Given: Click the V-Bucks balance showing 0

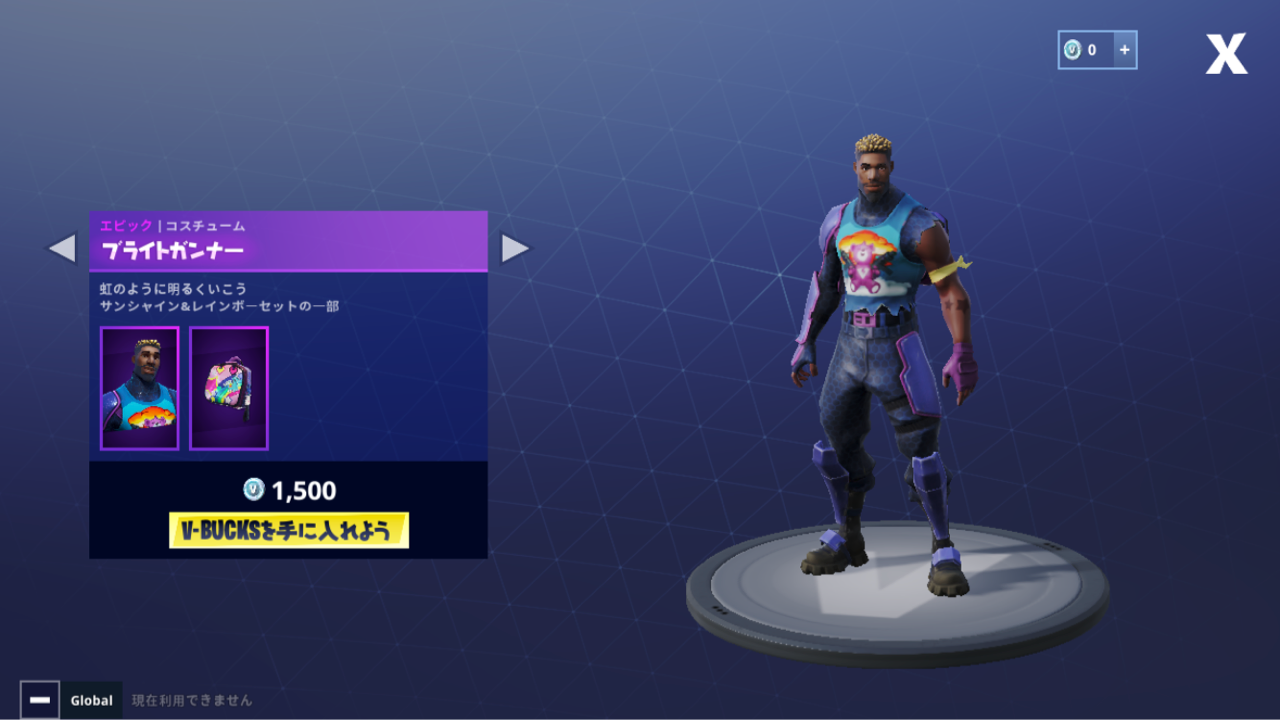Looking at the screenshot, I should 1093,49.
